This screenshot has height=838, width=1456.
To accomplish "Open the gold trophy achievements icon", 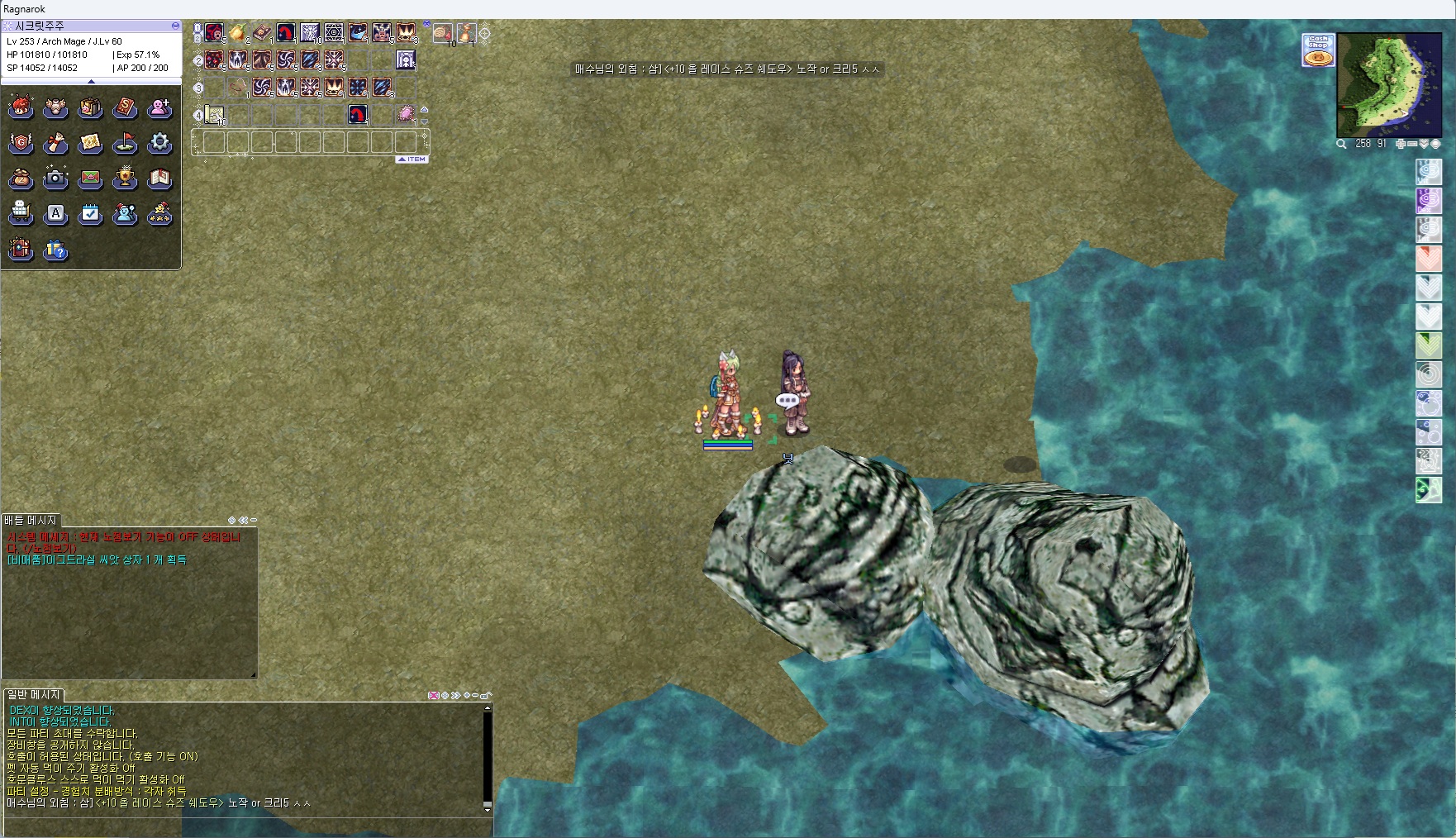I will pos(125,178).
